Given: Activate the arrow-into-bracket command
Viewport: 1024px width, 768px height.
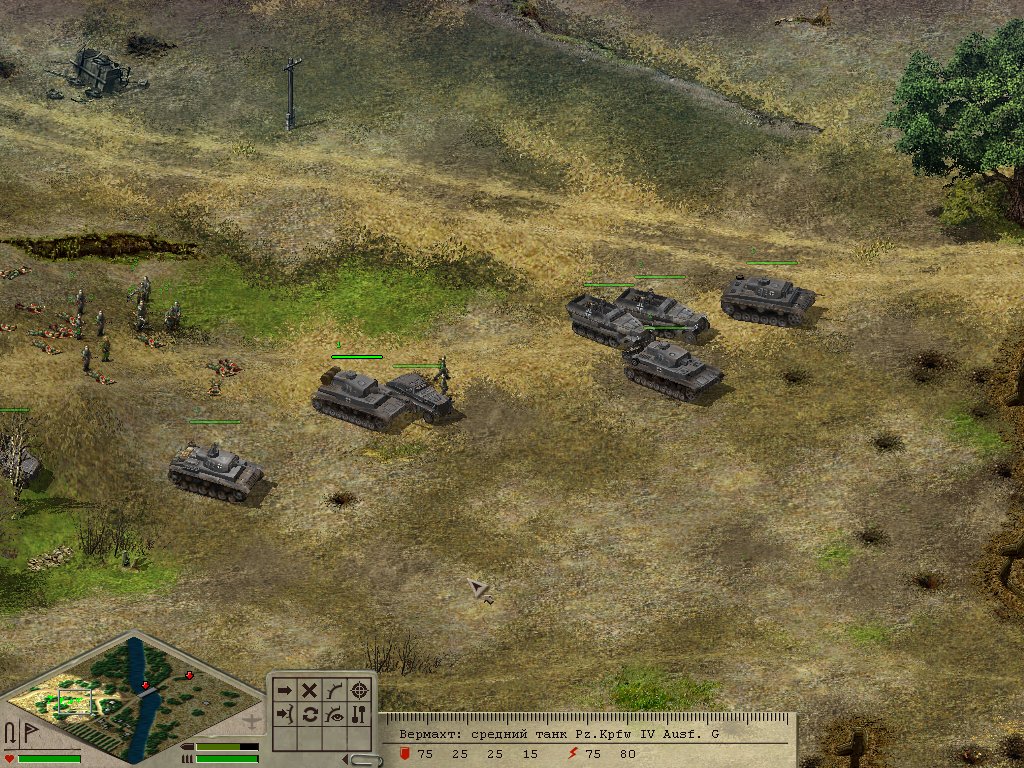Looking at the screenshot, I should [x=285, y=714].
